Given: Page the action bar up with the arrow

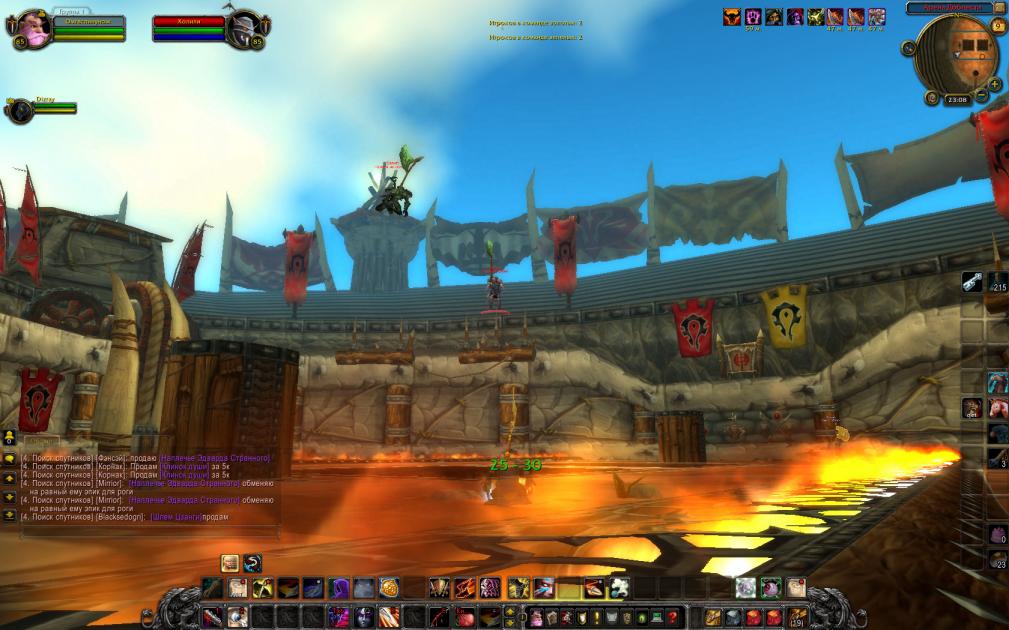Looking at the screenshot, I should 510,611.
